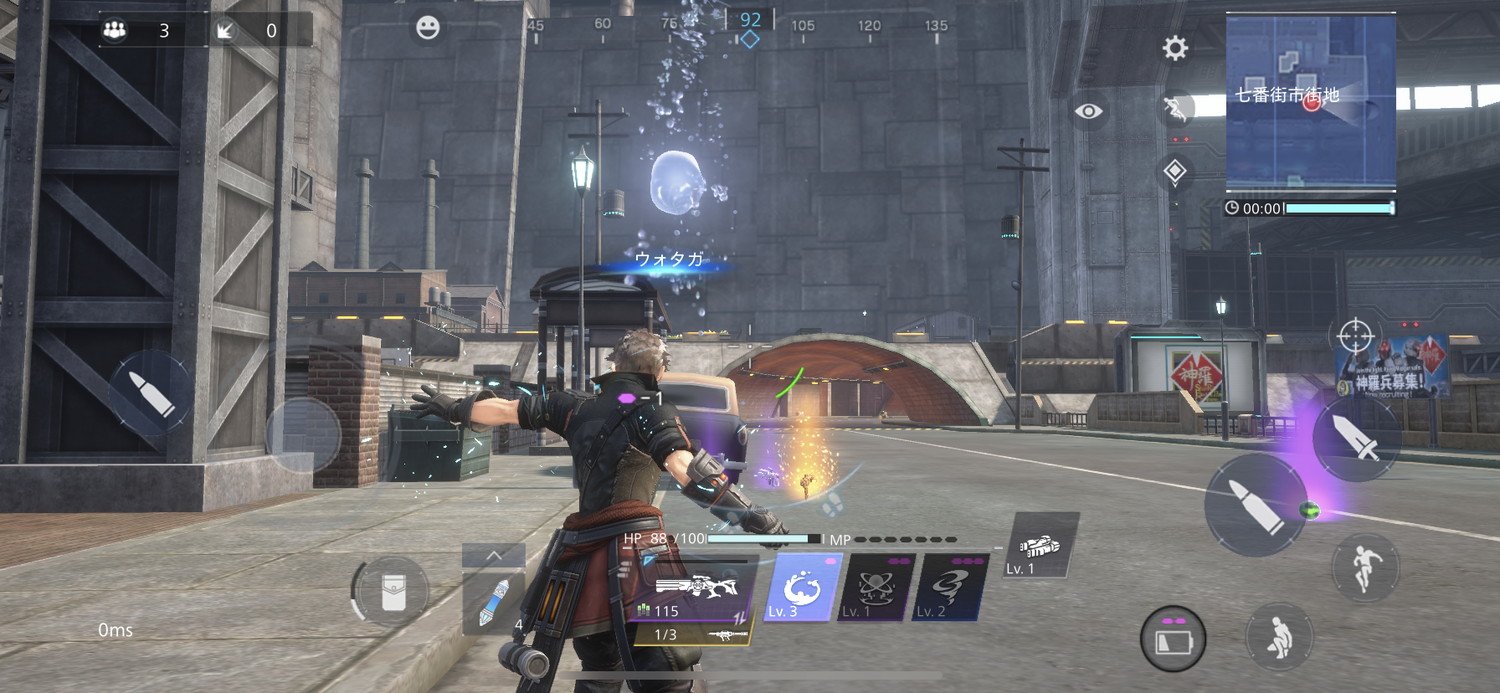Expand the item list arrow above potion

tap(494, 556)
